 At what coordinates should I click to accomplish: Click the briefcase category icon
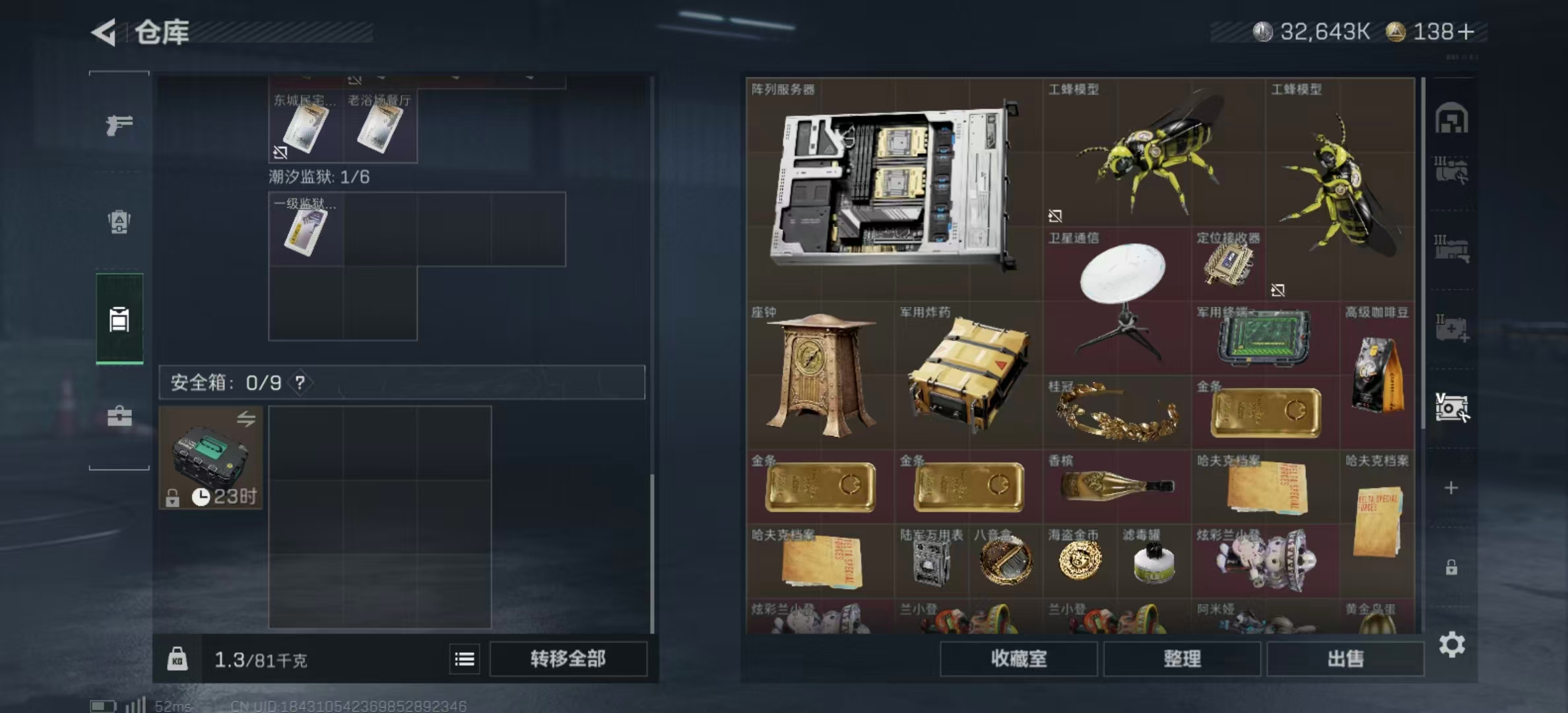click(x=119, y=417)
